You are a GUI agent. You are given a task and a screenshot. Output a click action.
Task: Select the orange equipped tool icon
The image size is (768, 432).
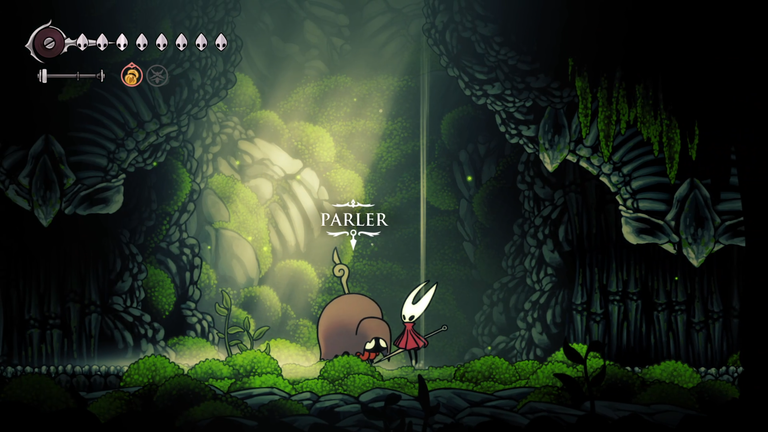pos(131,75)
